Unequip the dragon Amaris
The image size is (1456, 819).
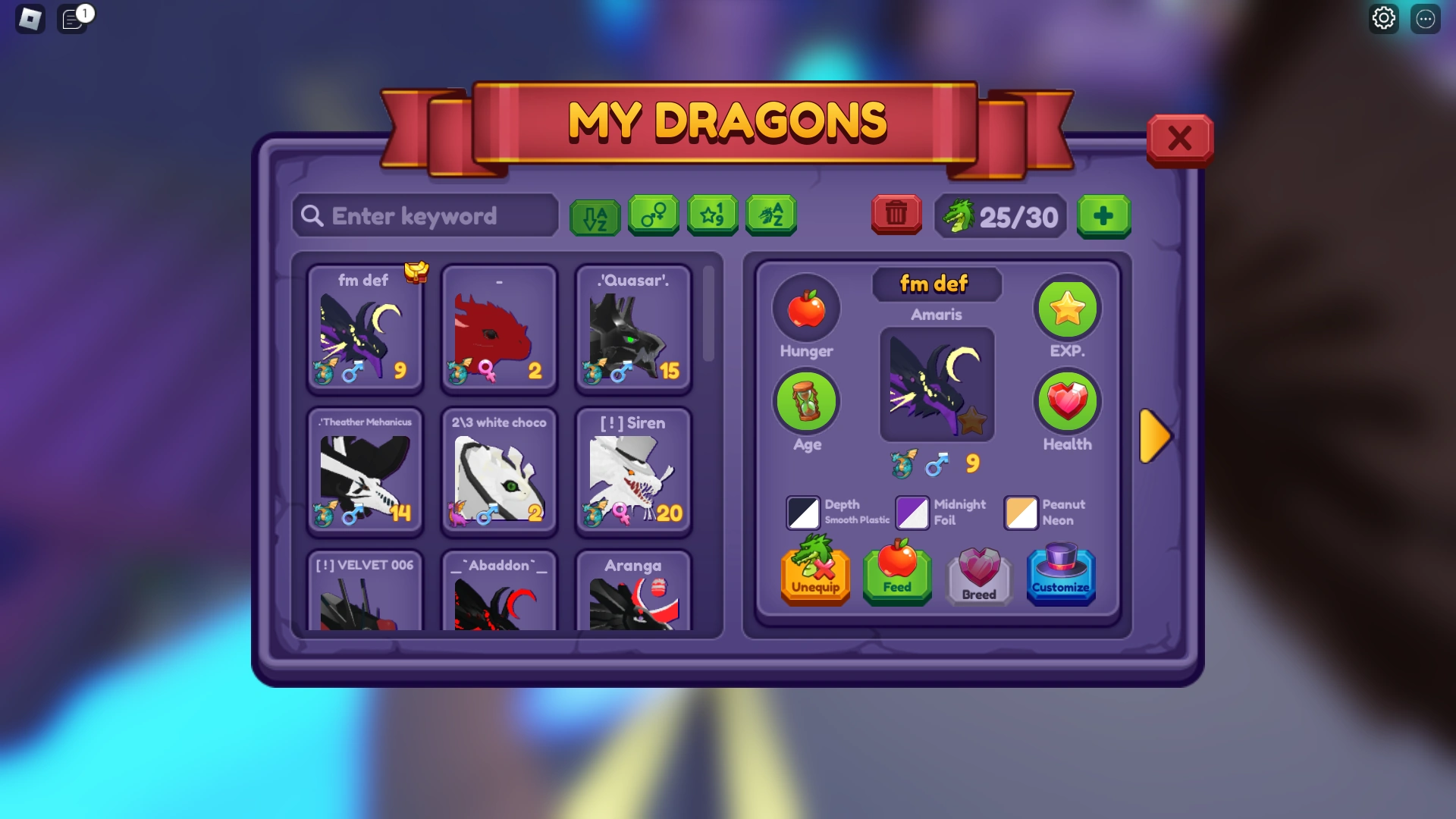click(x=814, y=576)
